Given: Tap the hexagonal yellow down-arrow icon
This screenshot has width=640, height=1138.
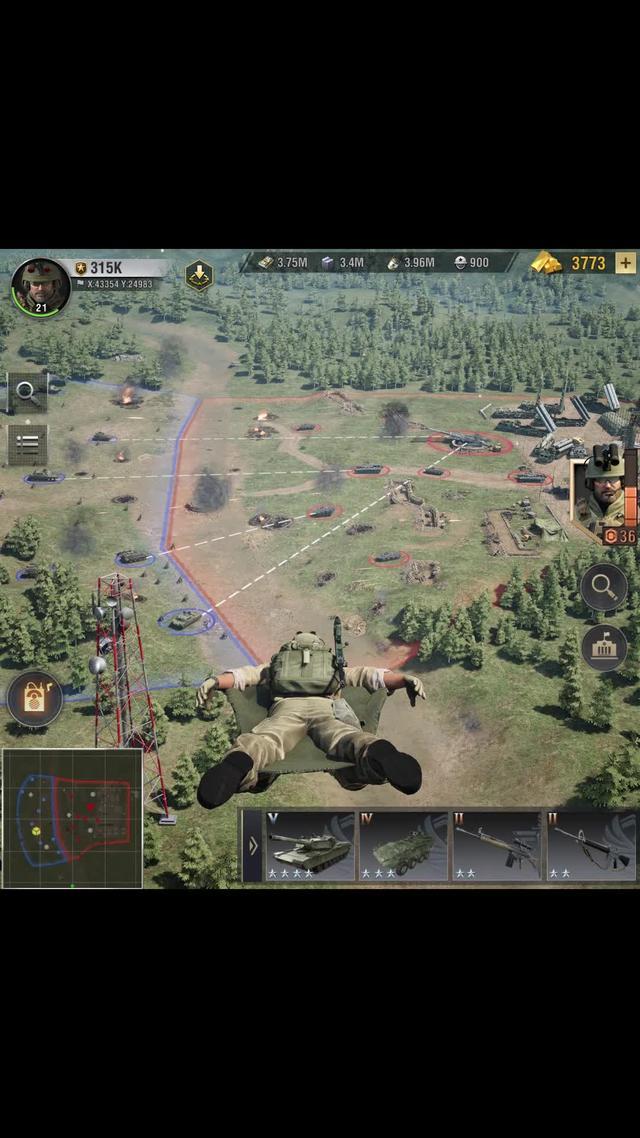Looking at the screenshot, I should (199, 275).
